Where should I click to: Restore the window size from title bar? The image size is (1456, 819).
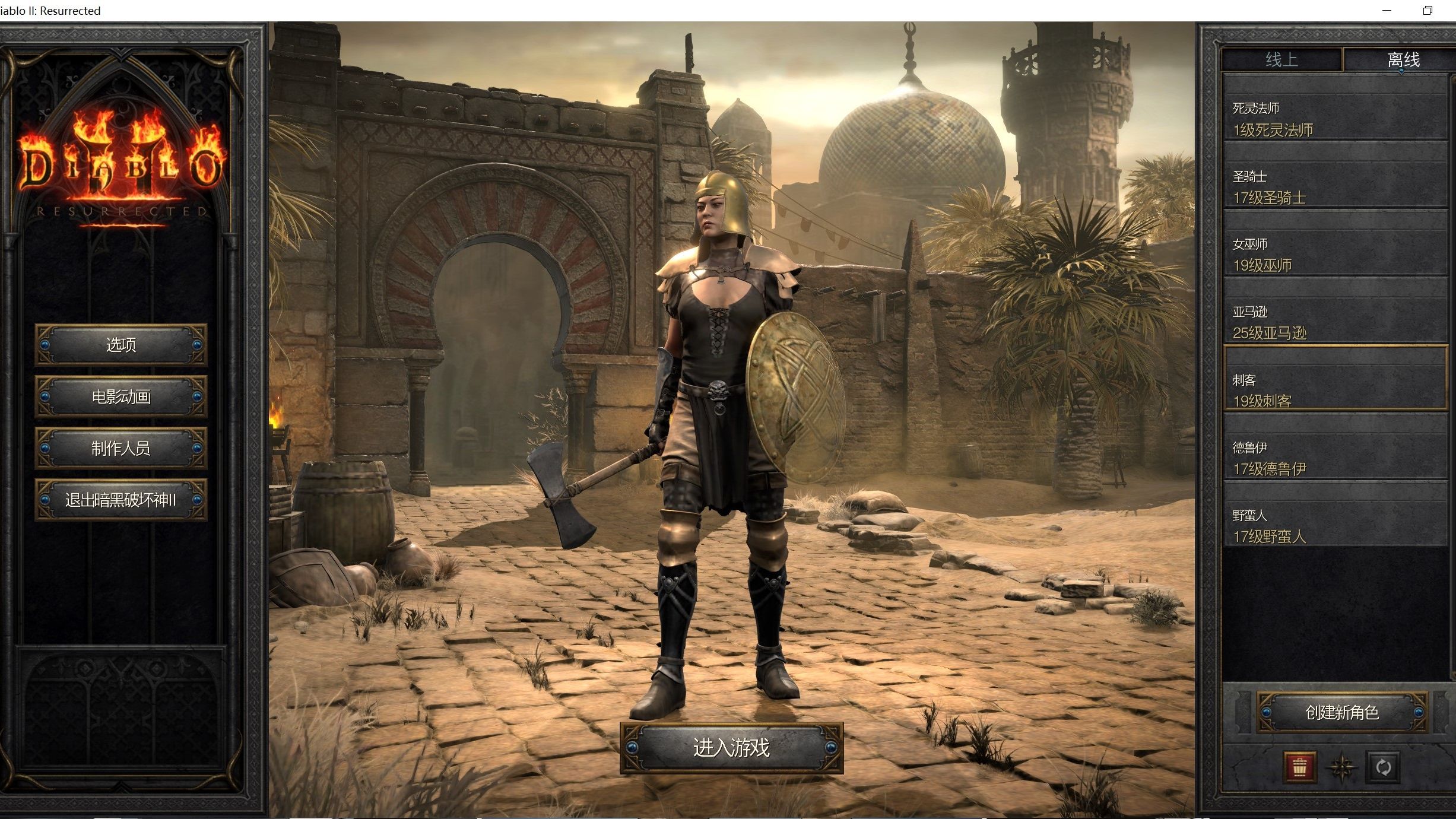pos(1428,11)
